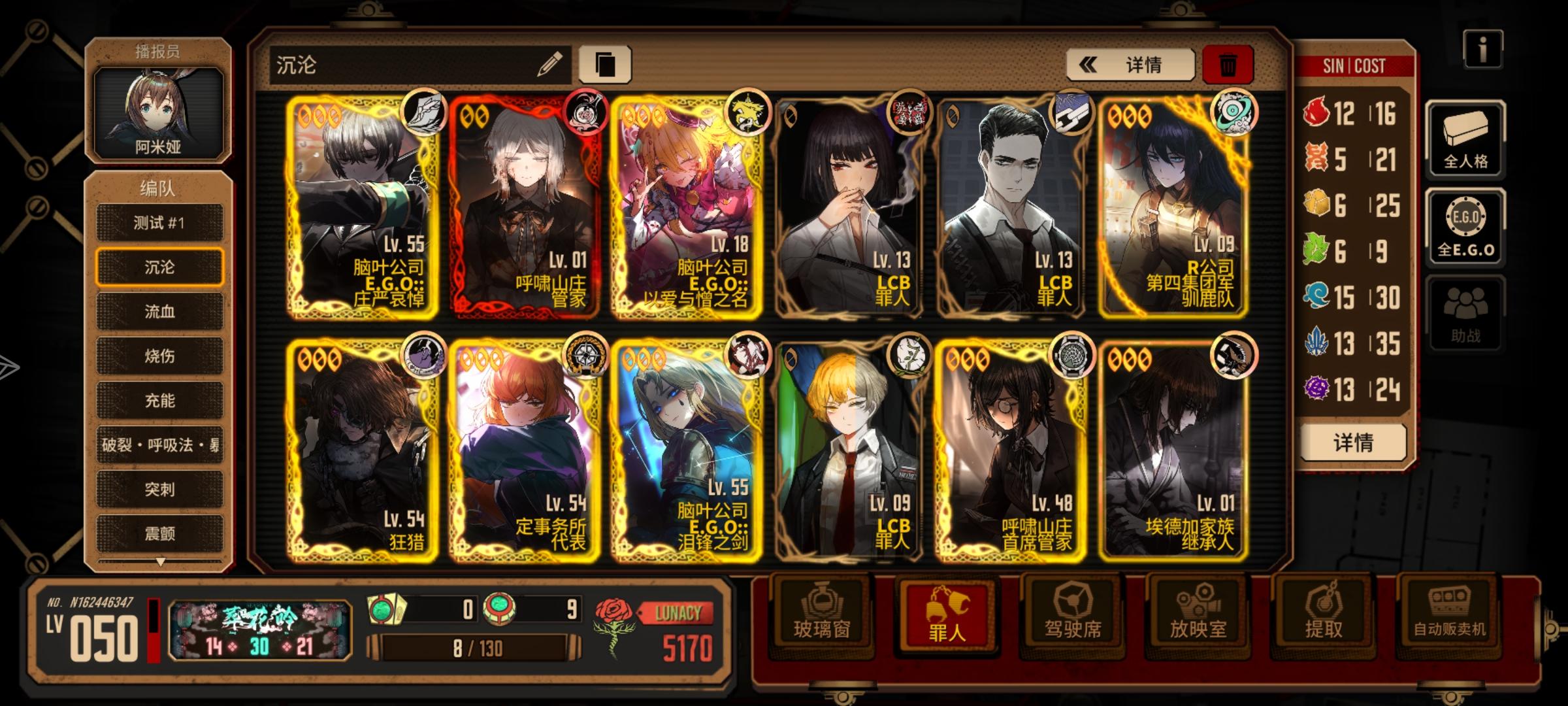The image size is (1568, 706).
Task: Select the 测试 #1 team button
Action: (x=159, y=223)
